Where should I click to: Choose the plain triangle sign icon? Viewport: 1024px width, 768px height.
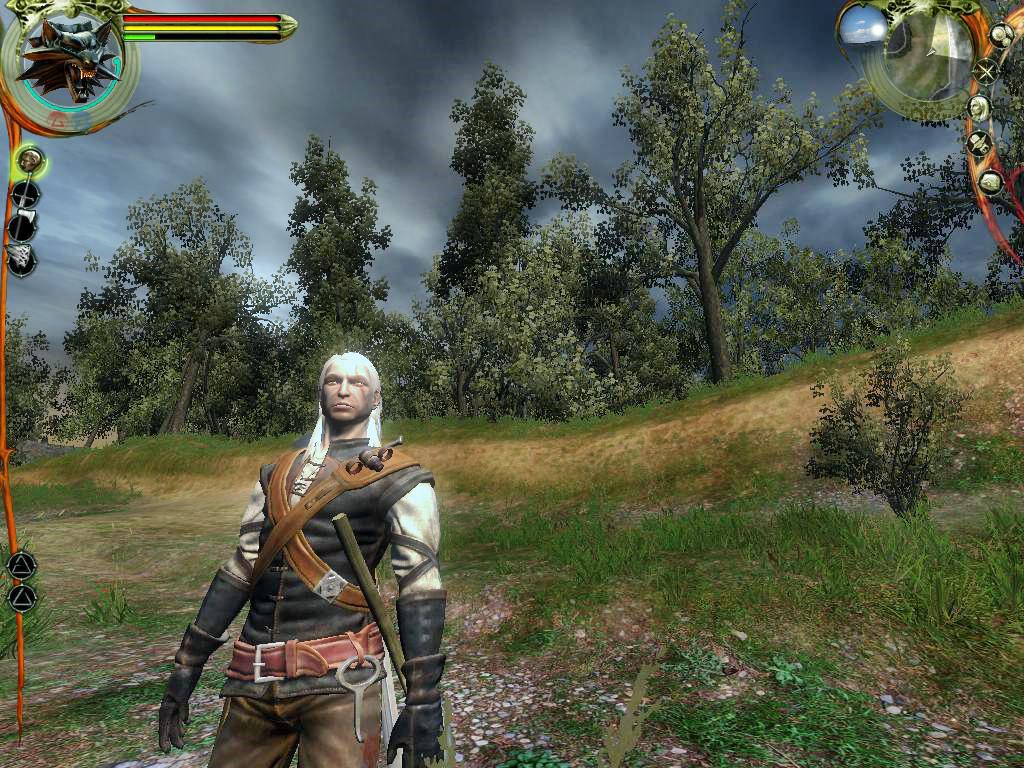point(21,598)
